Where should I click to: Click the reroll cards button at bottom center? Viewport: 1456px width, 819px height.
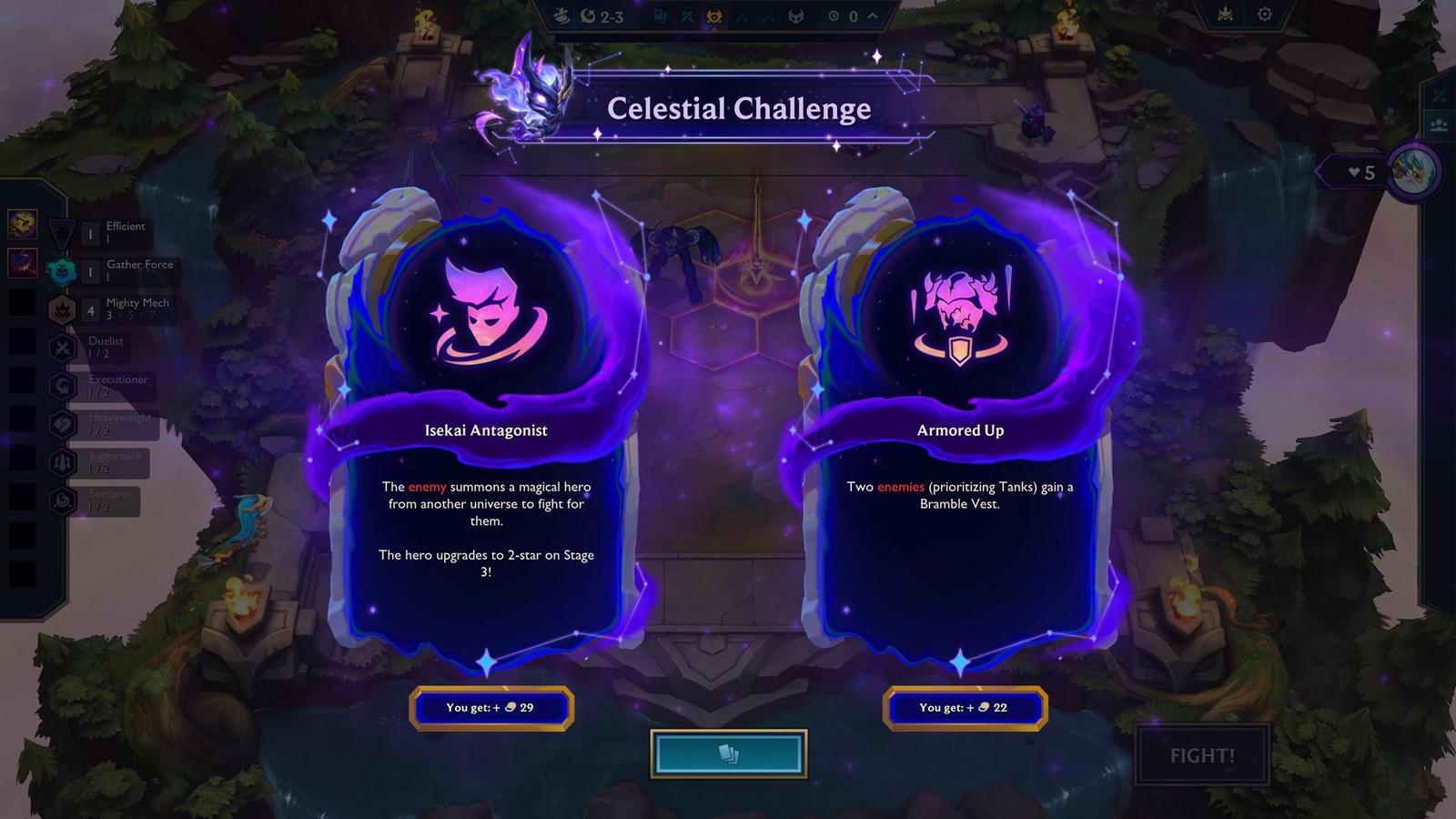727,753
